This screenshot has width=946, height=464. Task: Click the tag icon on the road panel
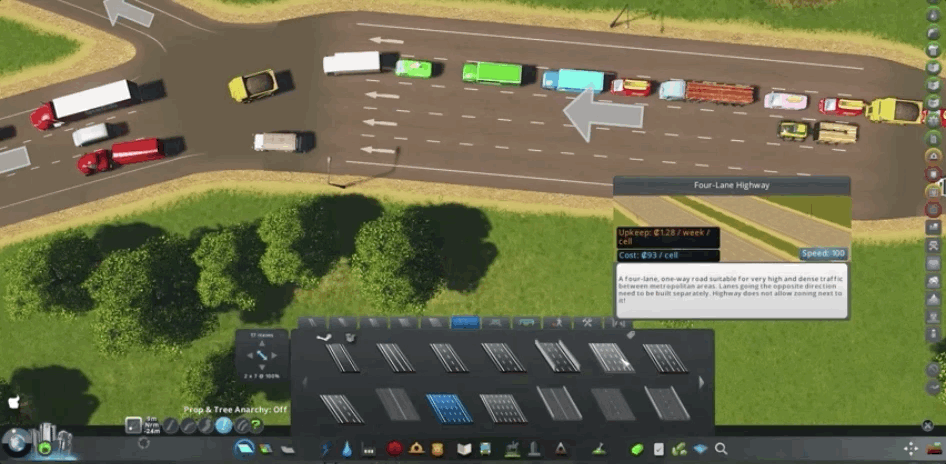pyautogui.click(x=631, y=335)
